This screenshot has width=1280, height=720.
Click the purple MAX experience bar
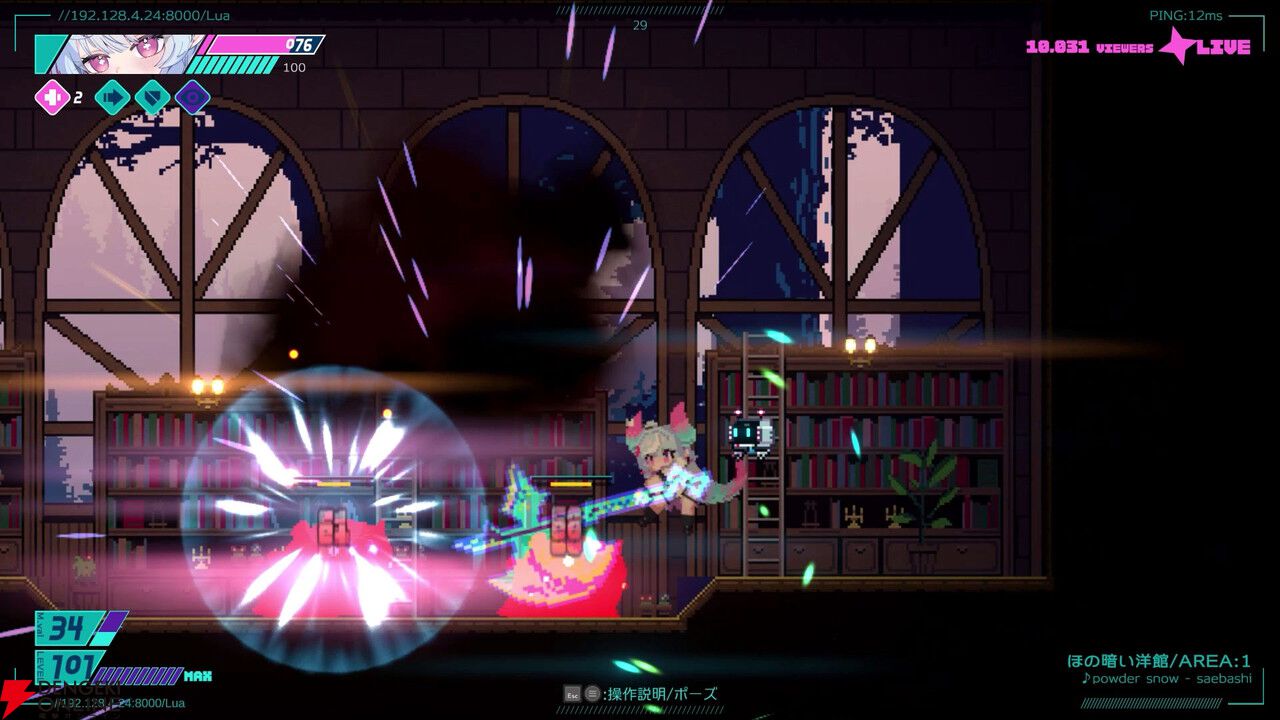point(140,676)
